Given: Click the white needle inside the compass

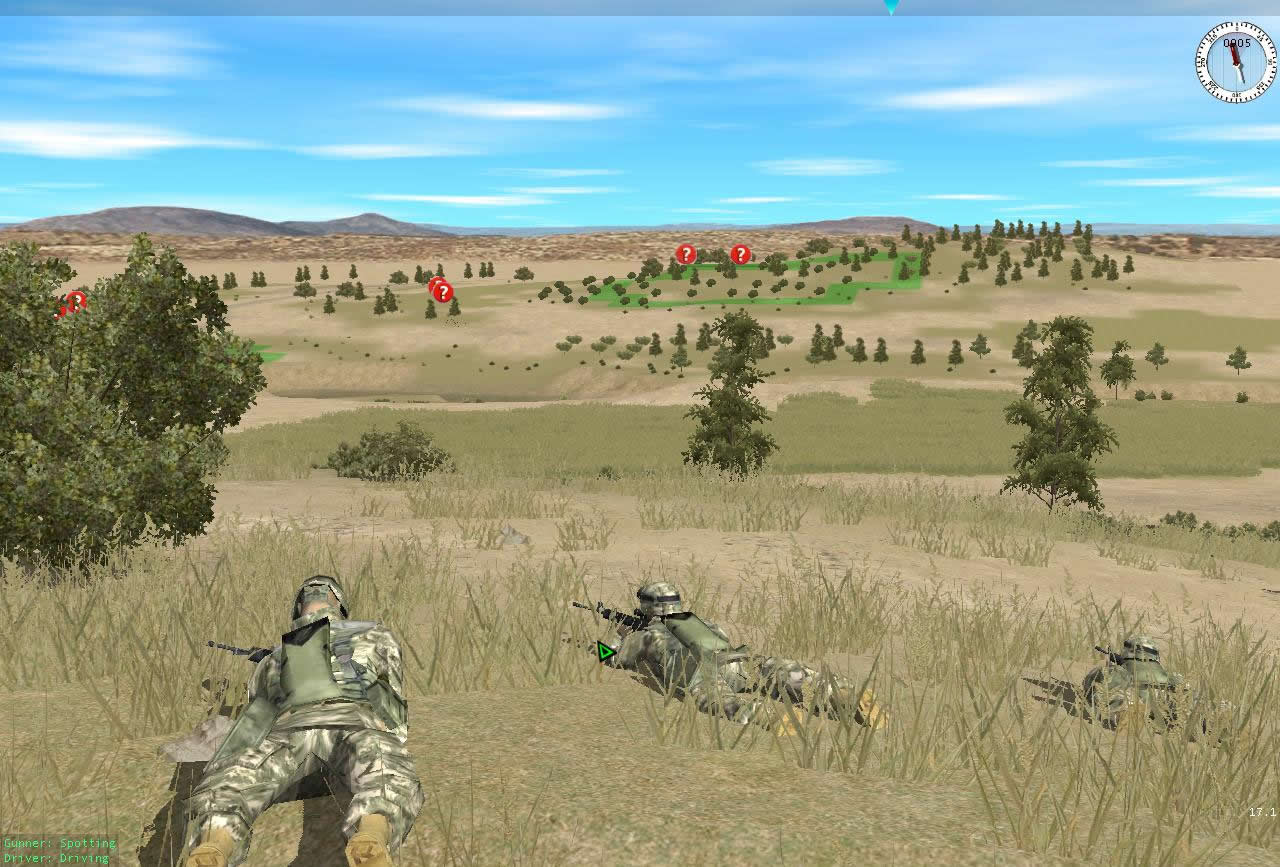Looking at the screenshot, I should click(1240, 75).
